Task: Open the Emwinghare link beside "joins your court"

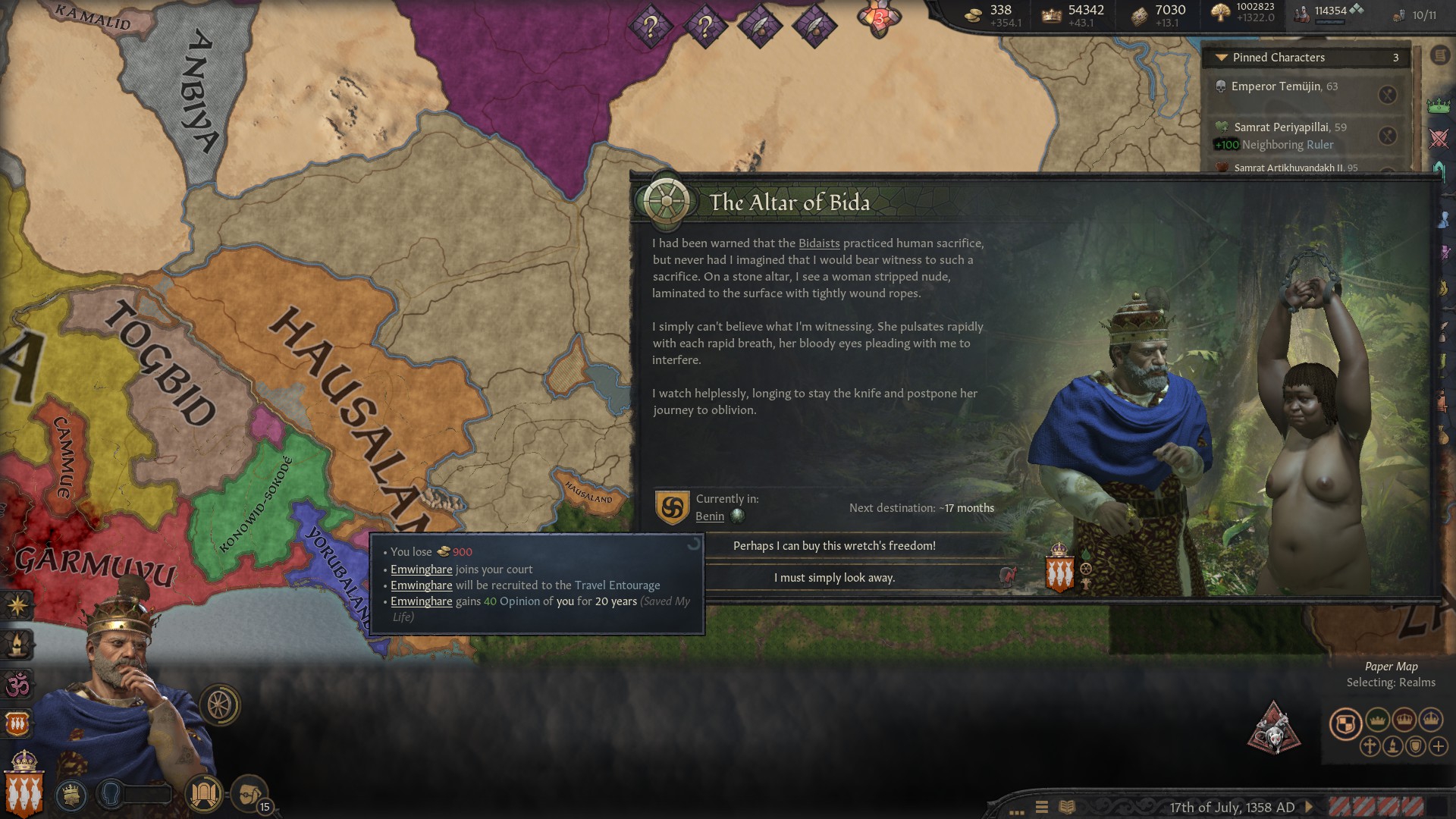Action: pos(421,570)
